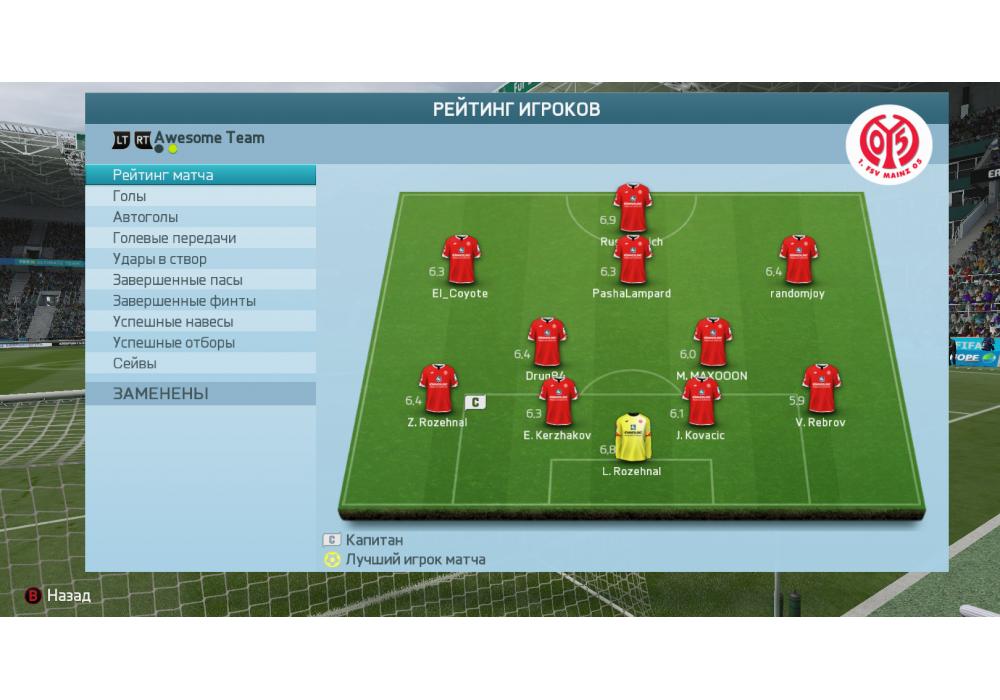Click the Назад back button
This screenshot has height=700, width=1000.
[59, 596]
